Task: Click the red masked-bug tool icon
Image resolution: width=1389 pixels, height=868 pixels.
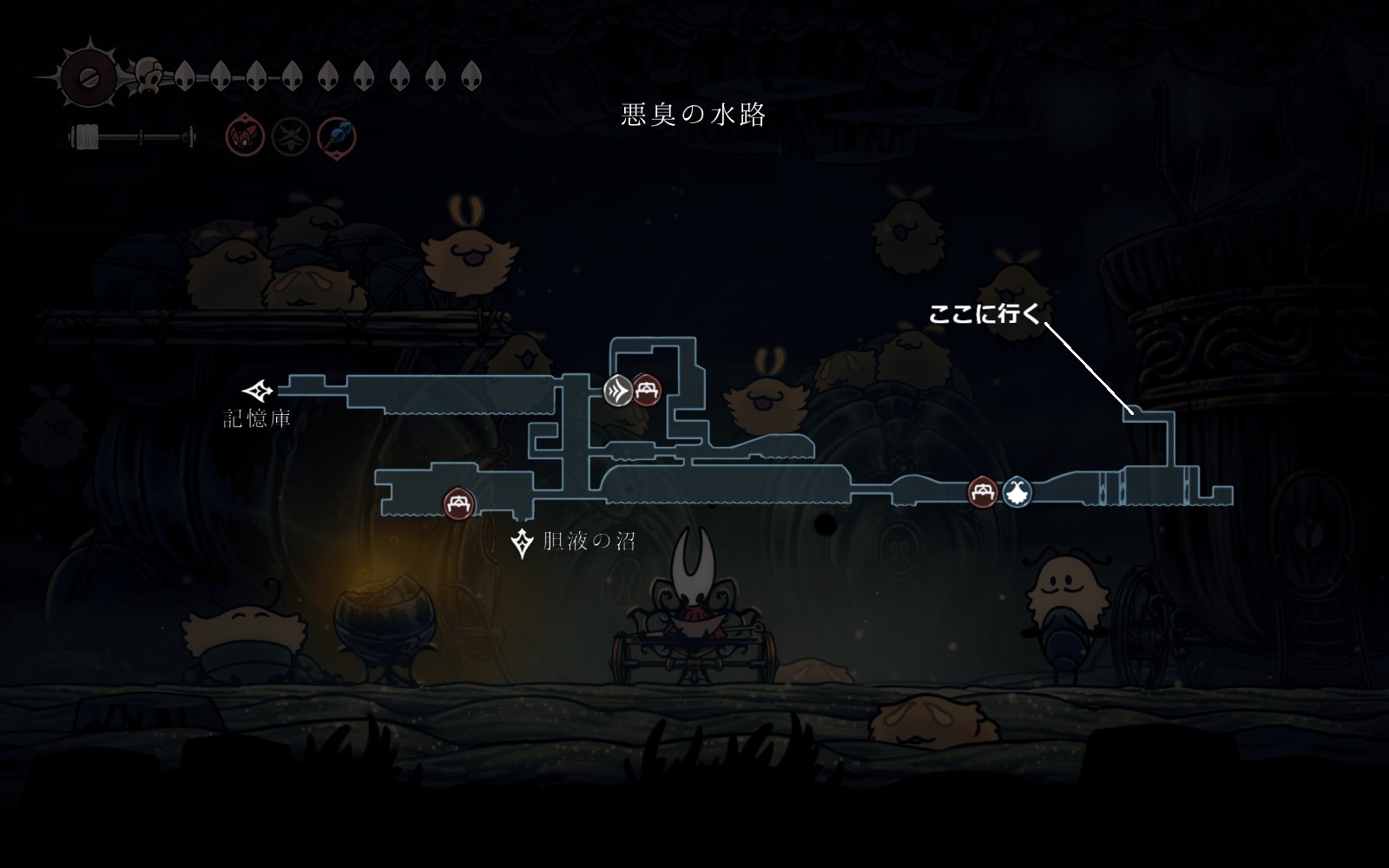Action: point(245,137)
